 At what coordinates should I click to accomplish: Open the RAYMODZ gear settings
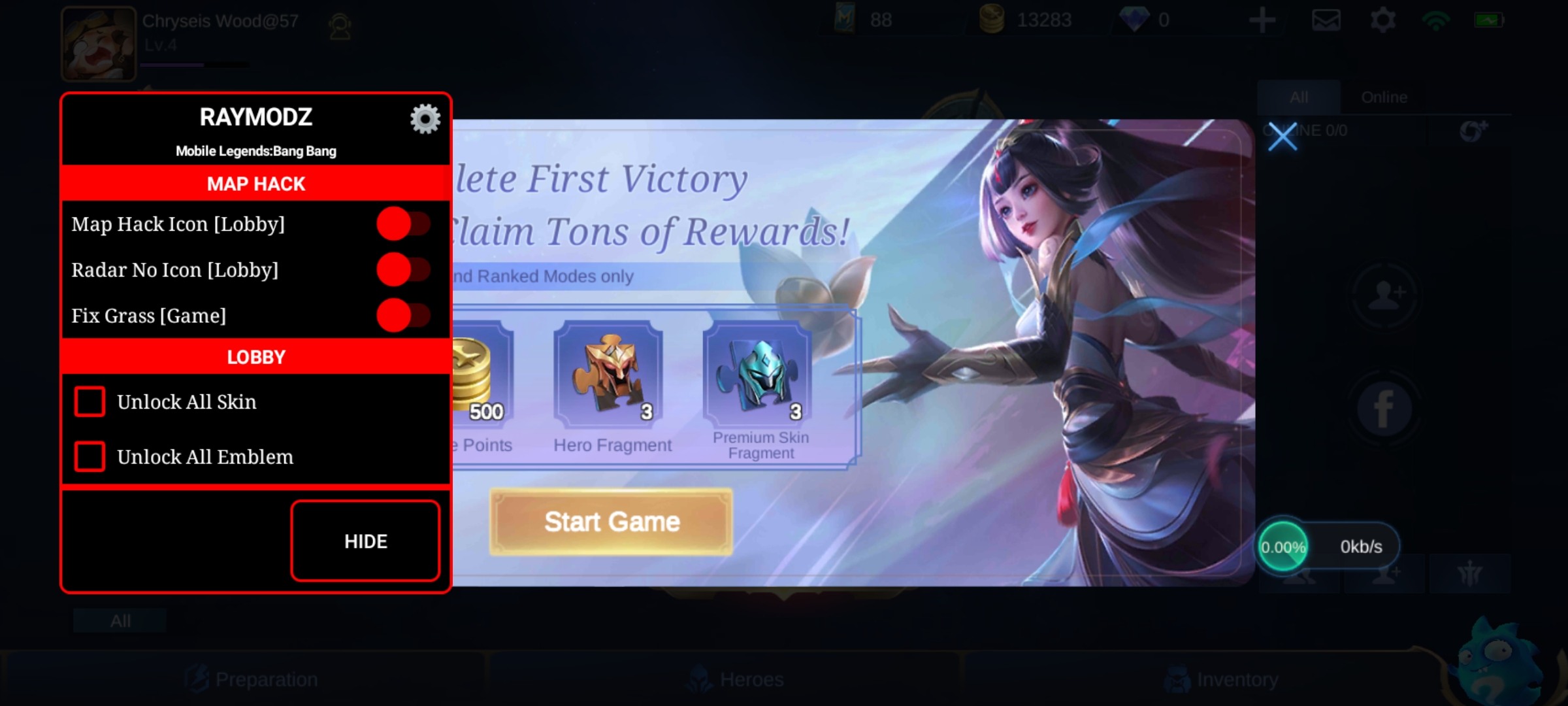pos(425,119)
